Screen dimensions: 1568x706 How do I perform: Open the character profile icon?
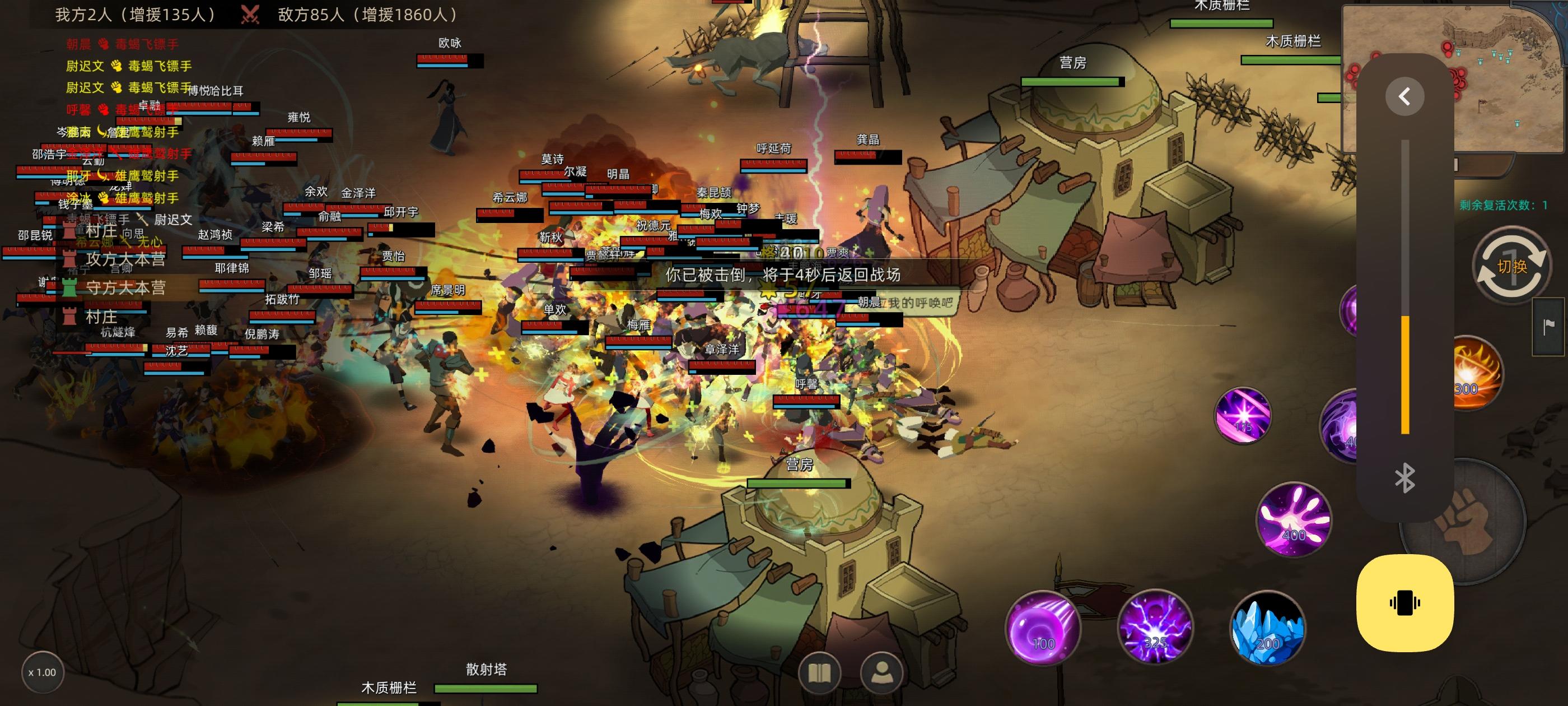(x=881, y=672)
